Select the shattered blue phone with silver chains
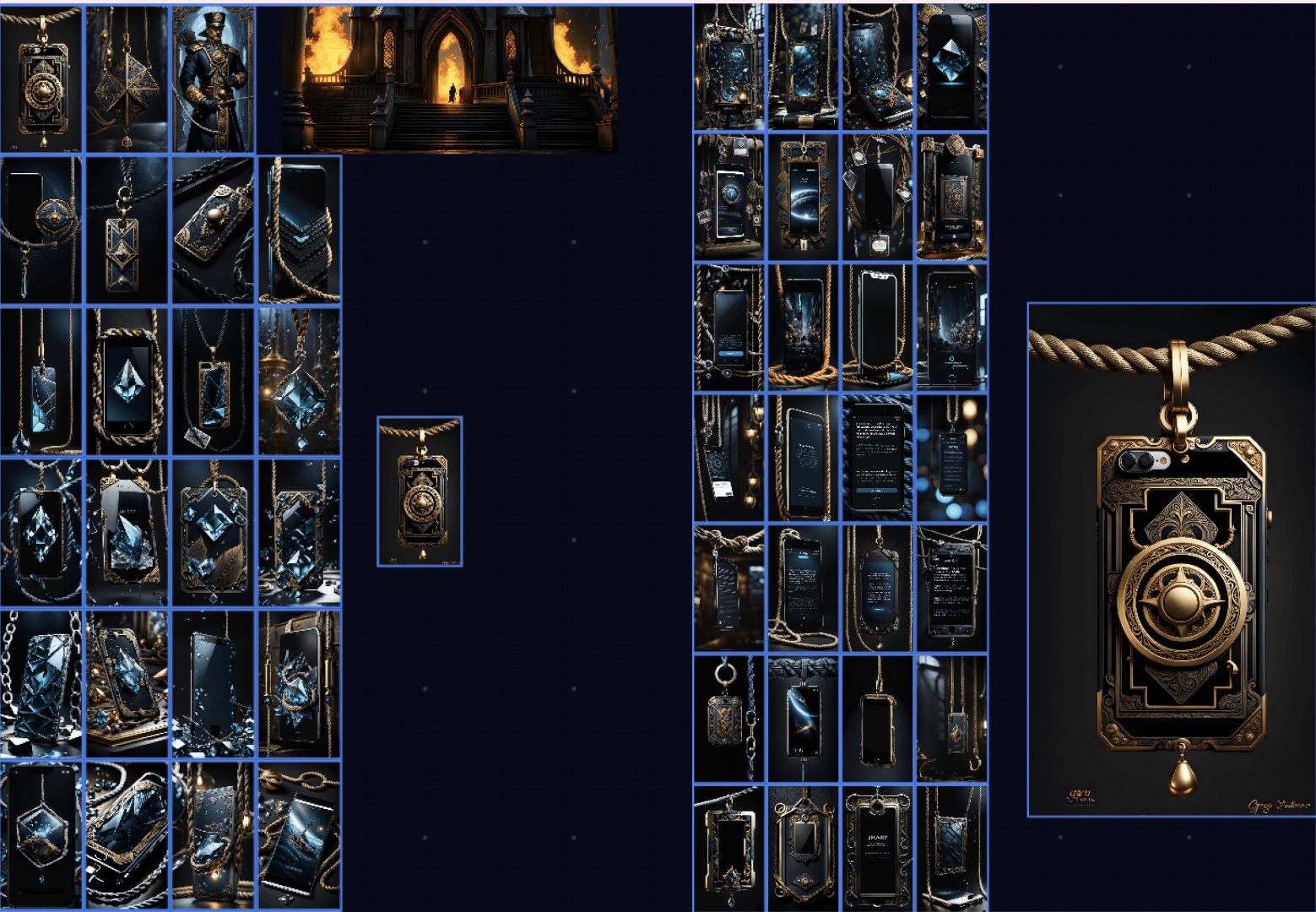1316x912 pixels. [x=41, y=684]
